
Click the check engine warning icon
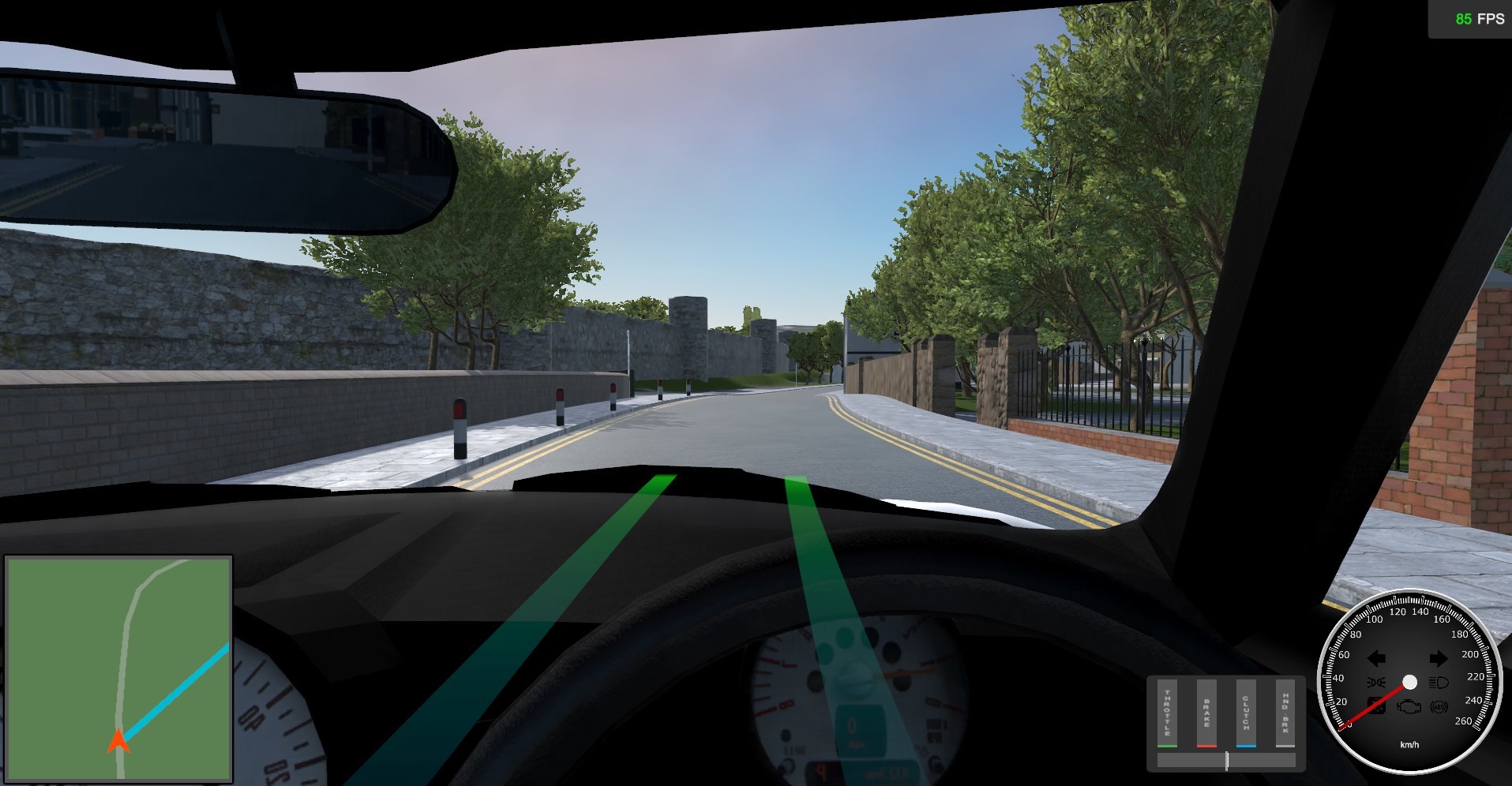click(x=1409, y=707)
